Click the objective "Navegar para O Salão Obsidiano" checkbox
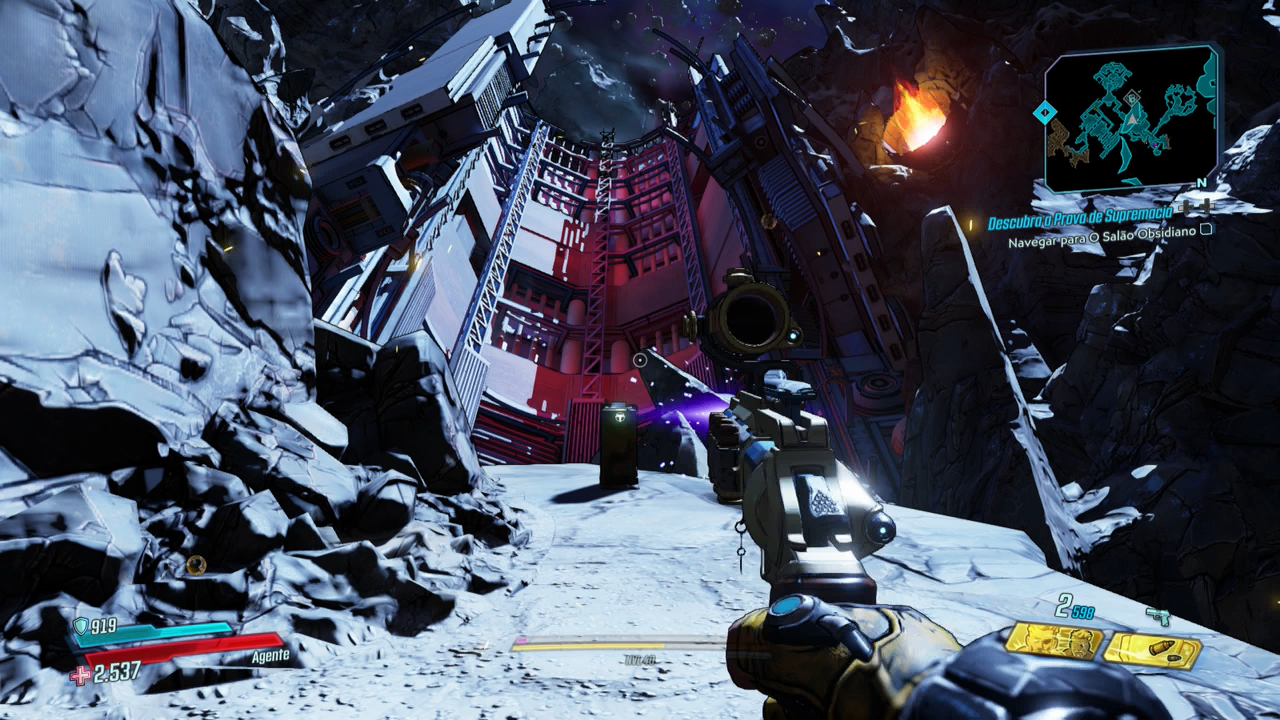 [x=1207, y=229]
